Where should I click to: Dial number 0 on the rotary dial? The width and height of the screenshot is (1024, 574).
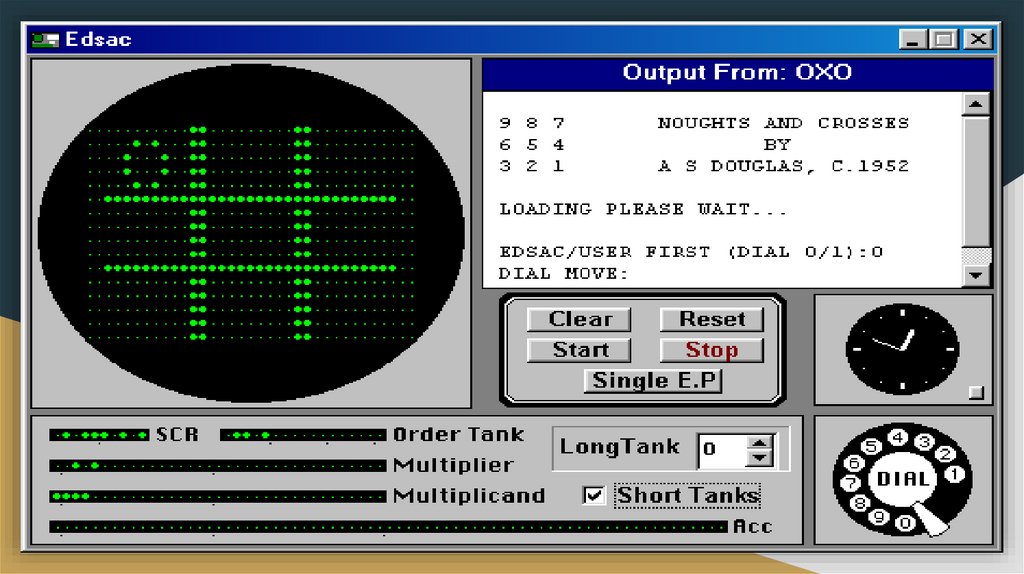(x=904, y=522)
